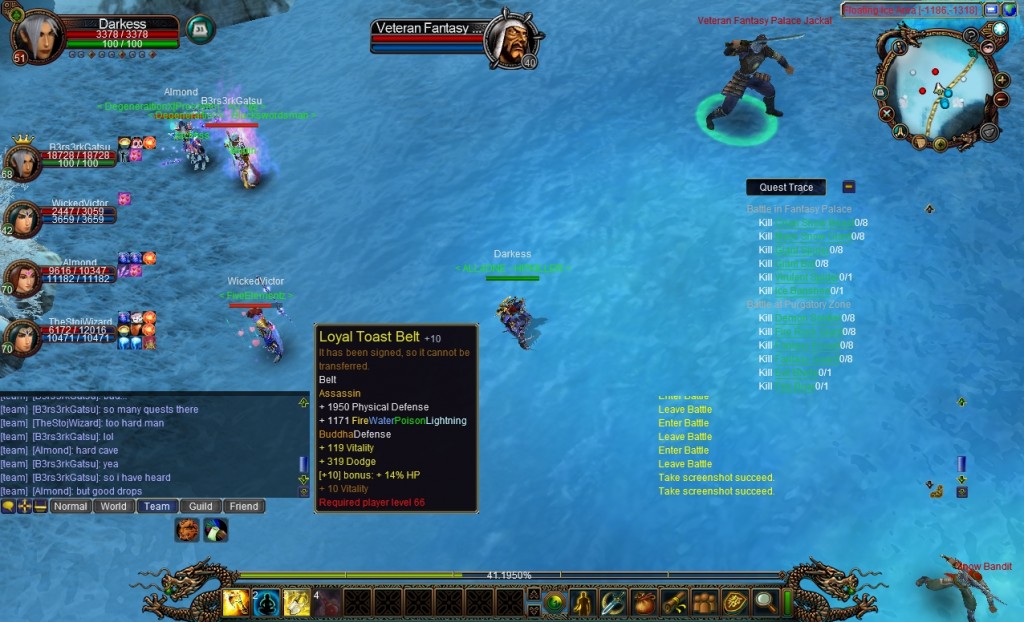Screen dimensions: 1024x622
Task: Activate the first hotbar skill slot
Action: click(236, 602)
